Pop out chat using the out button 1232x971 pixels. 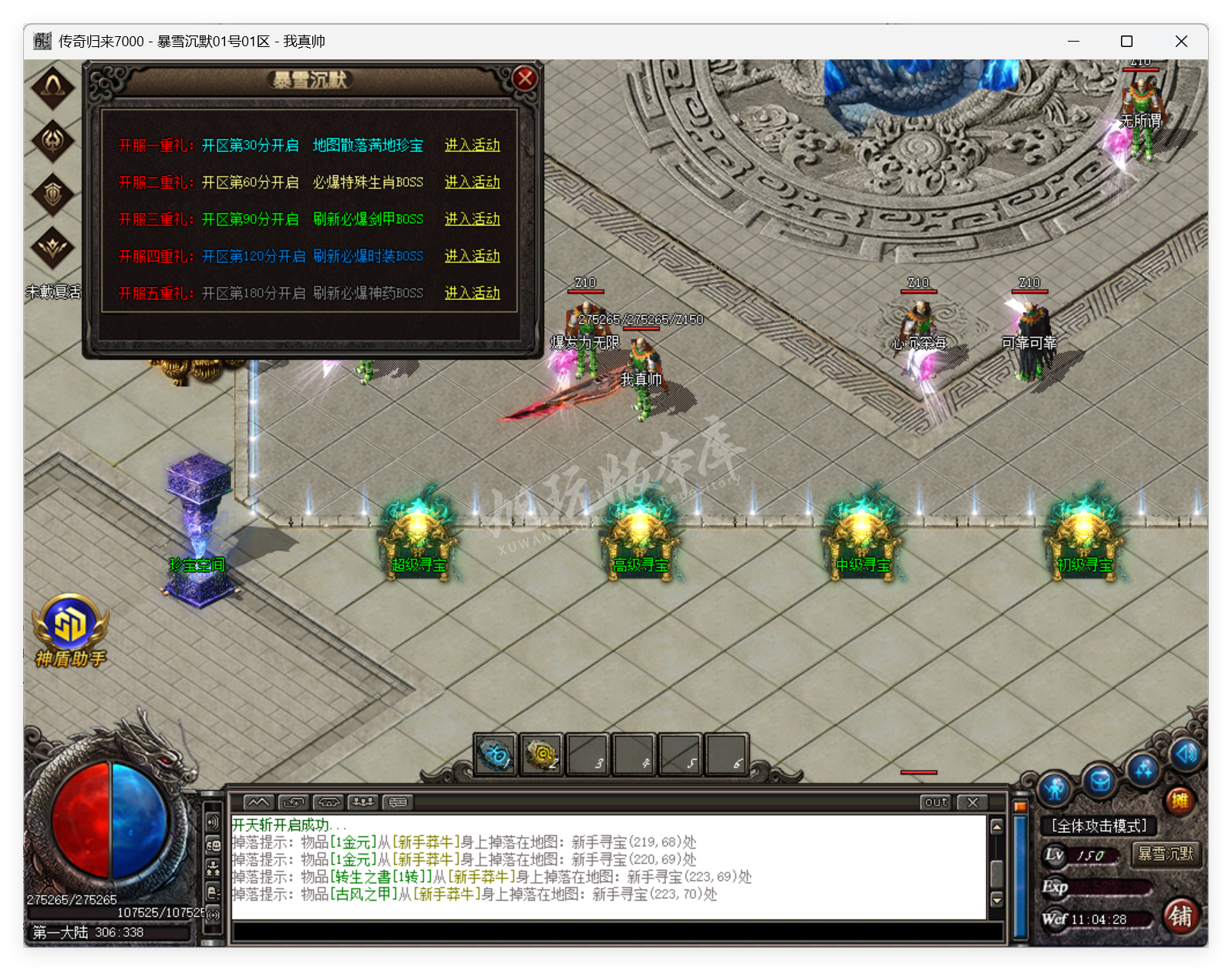(935, 803)
